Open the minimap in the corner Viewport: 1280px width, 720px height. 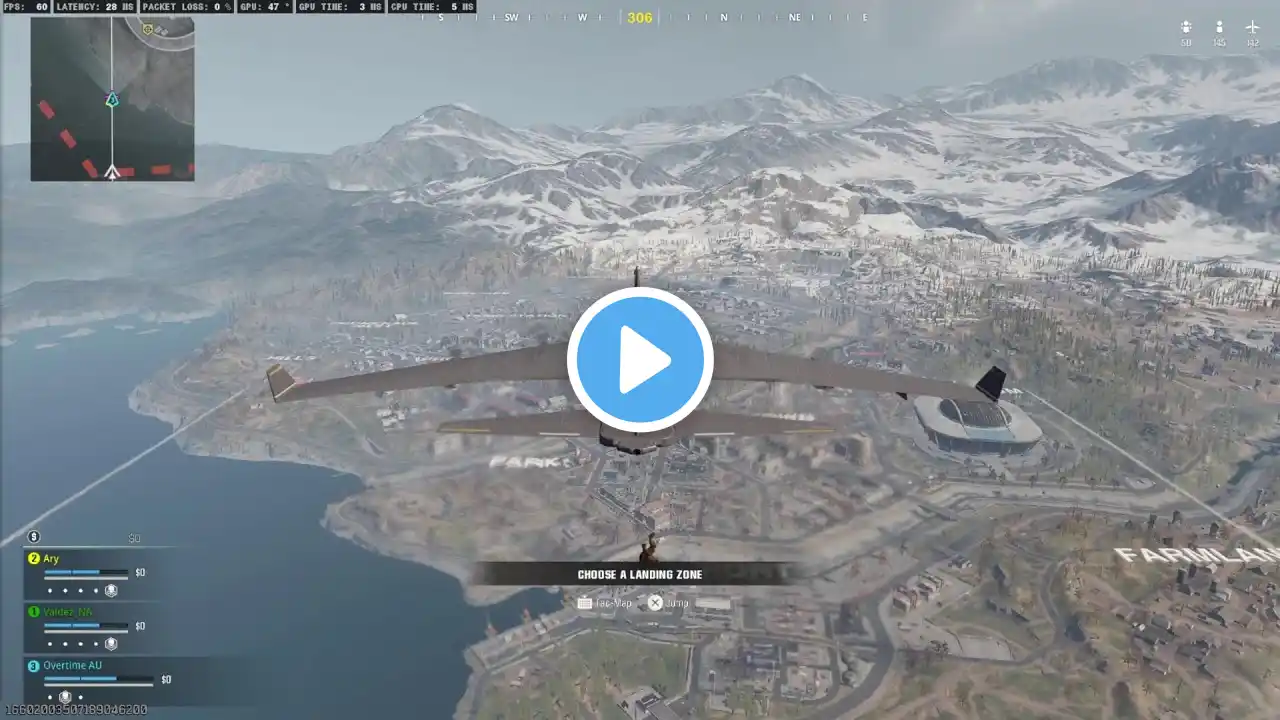point(112,99)
